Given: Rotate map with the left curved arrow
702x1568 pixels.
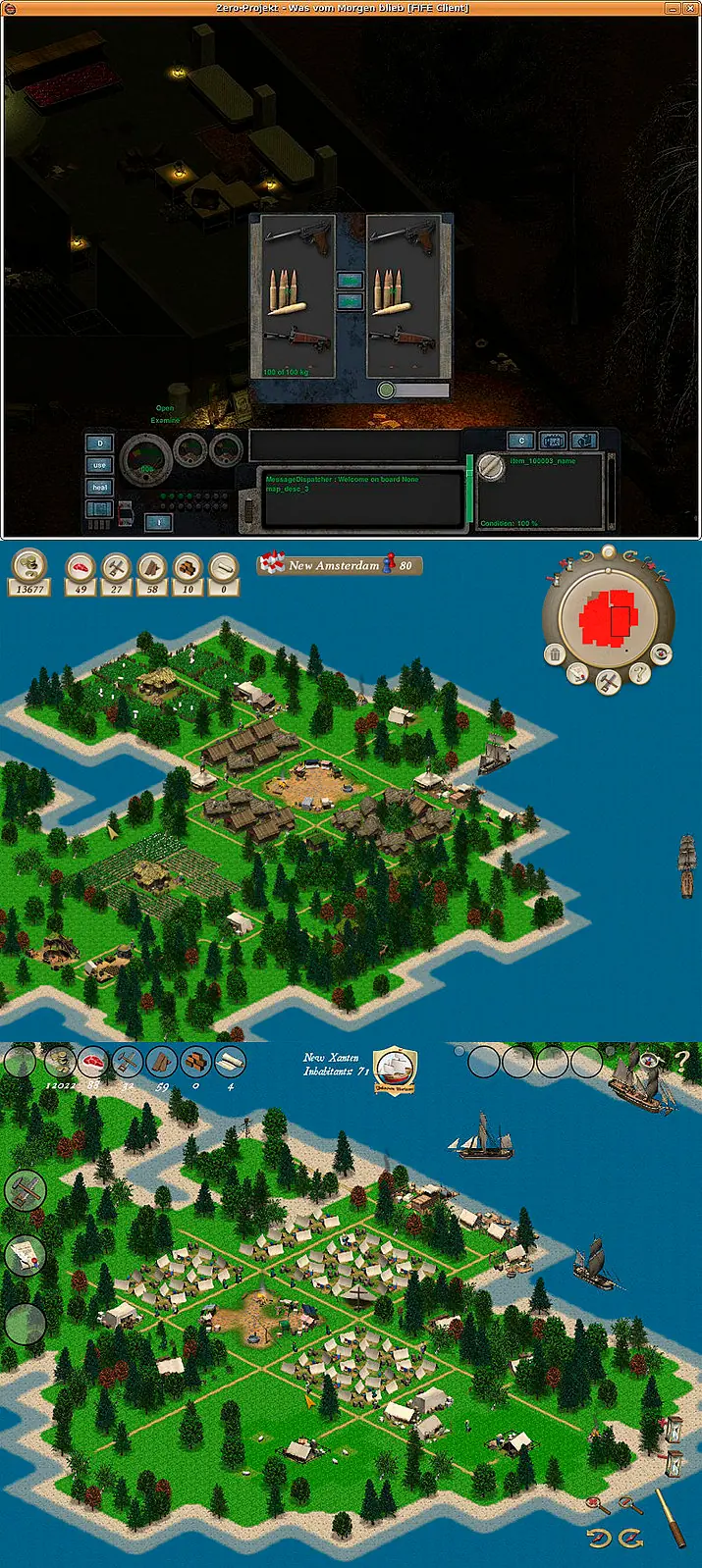Looking at the screenshot, I should click(598, 1539).
